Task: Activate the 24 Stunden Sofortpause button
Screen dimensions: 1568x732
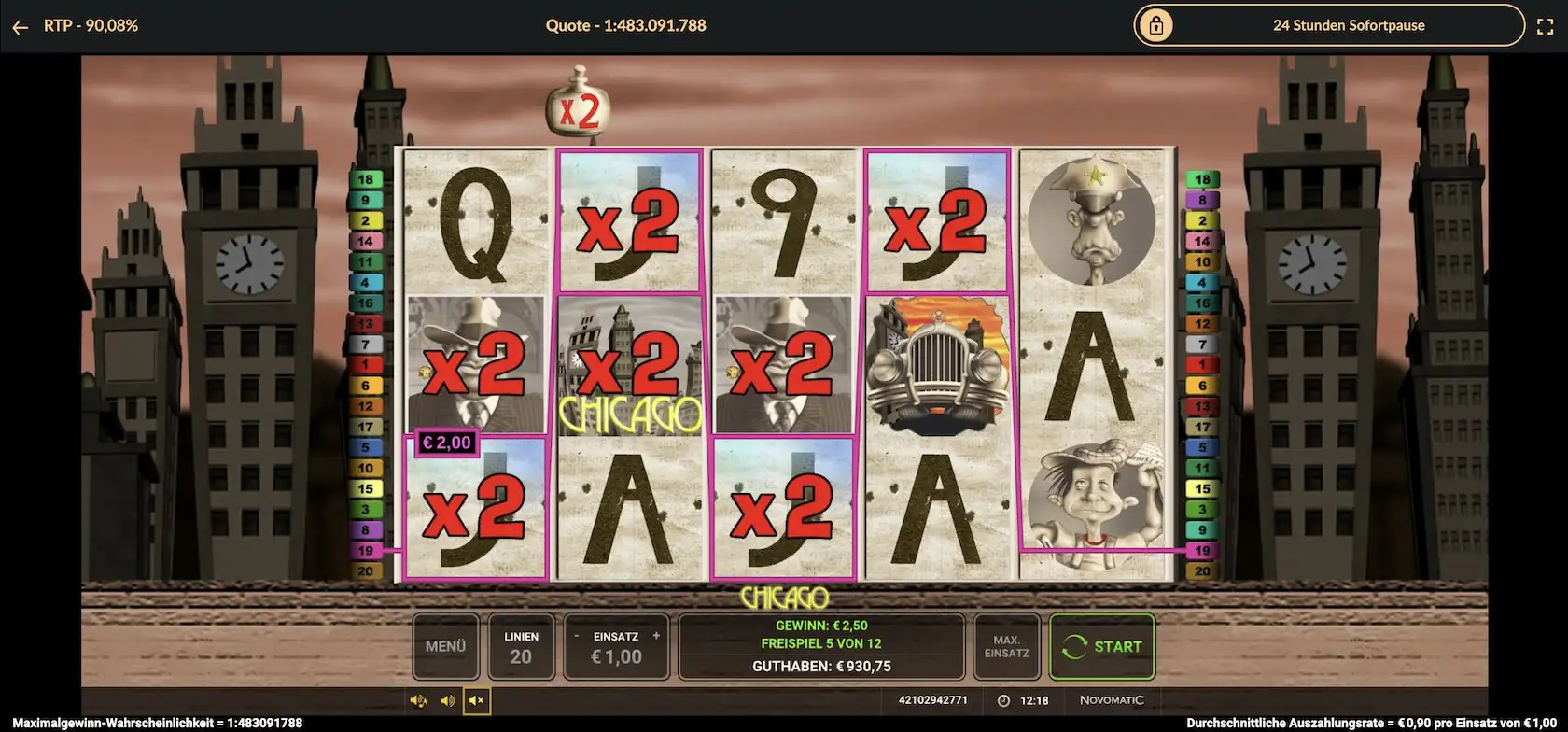Action: click(x=1329, y=26)
